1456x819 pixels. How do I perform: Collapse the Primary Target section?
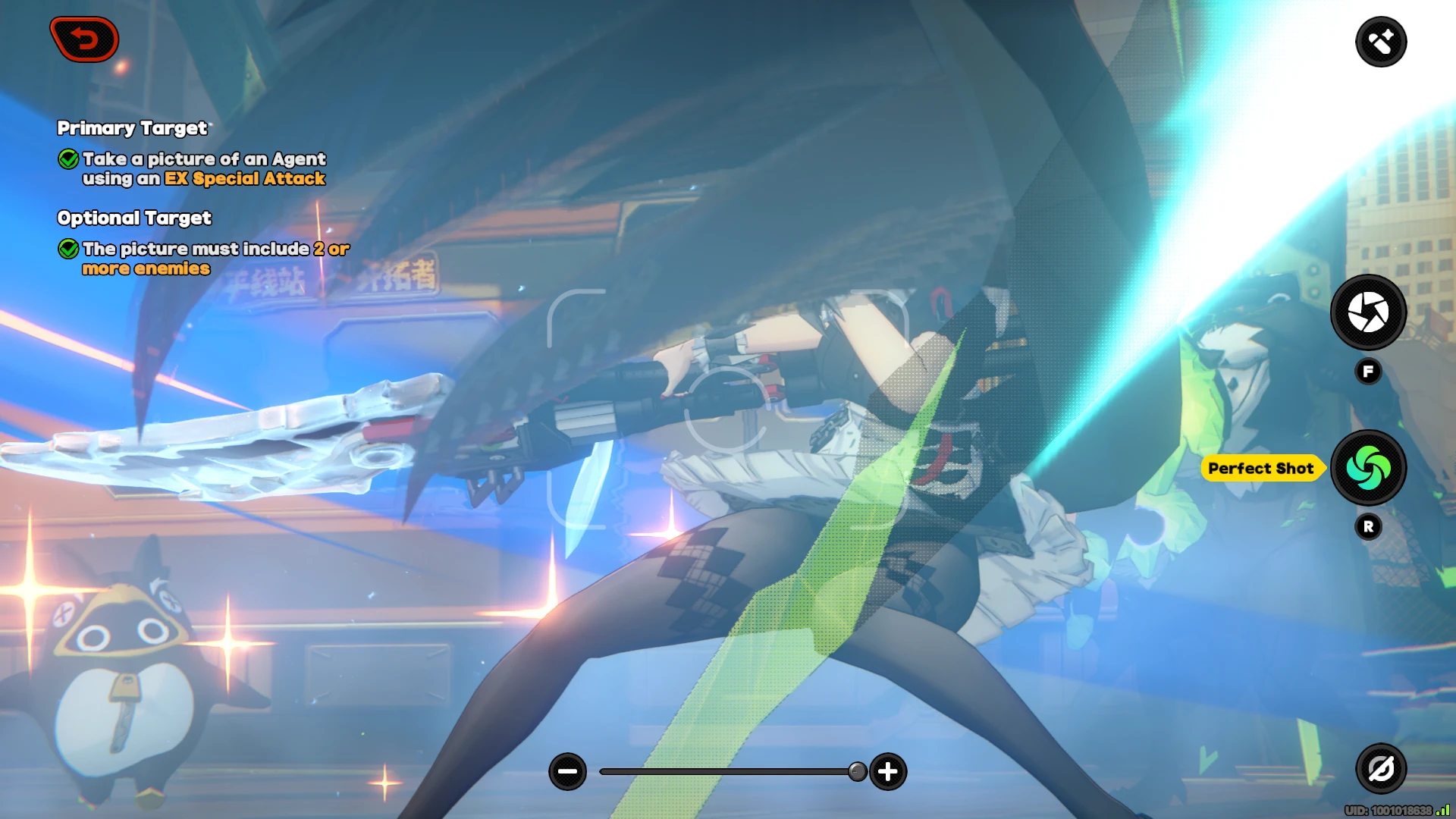click(x=132, y=128)
